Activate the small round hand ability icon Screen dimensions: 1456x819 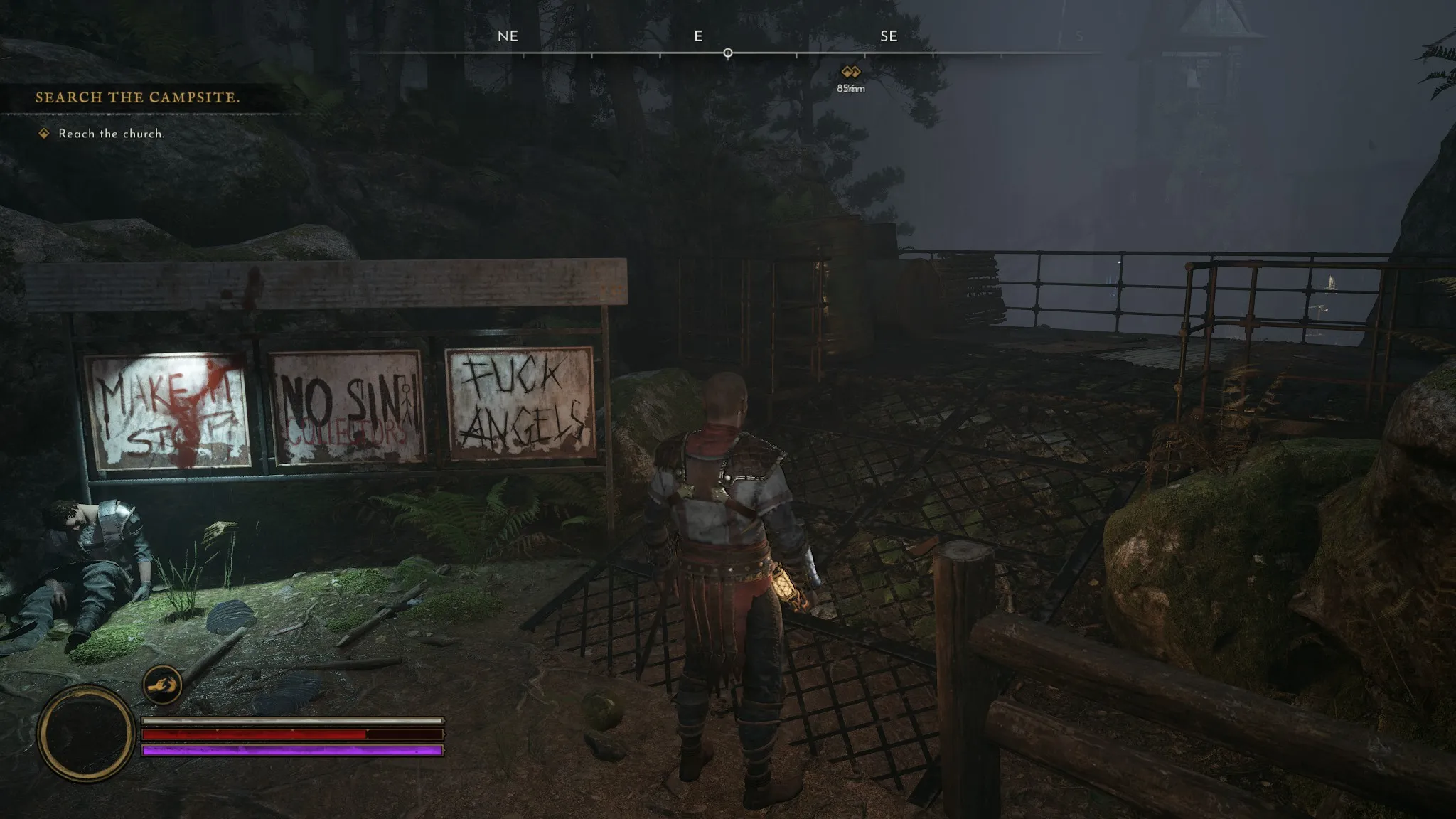162,685
